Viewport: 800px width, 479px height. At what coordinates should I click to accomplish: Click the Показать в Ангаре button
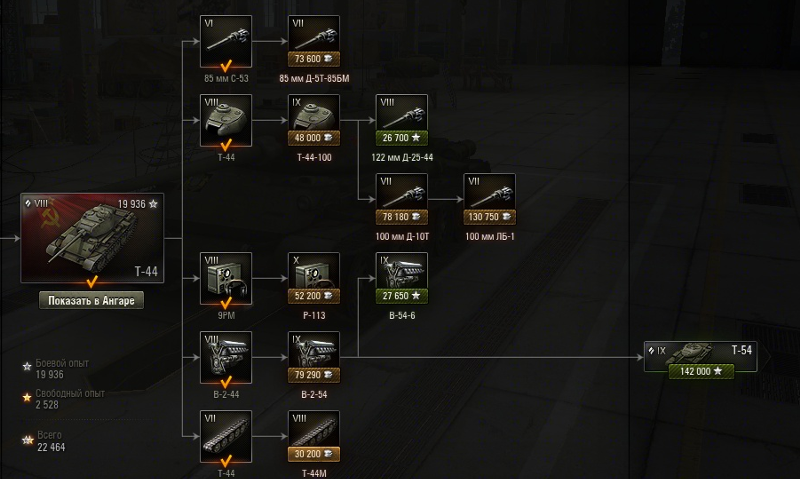pos(92,300)
